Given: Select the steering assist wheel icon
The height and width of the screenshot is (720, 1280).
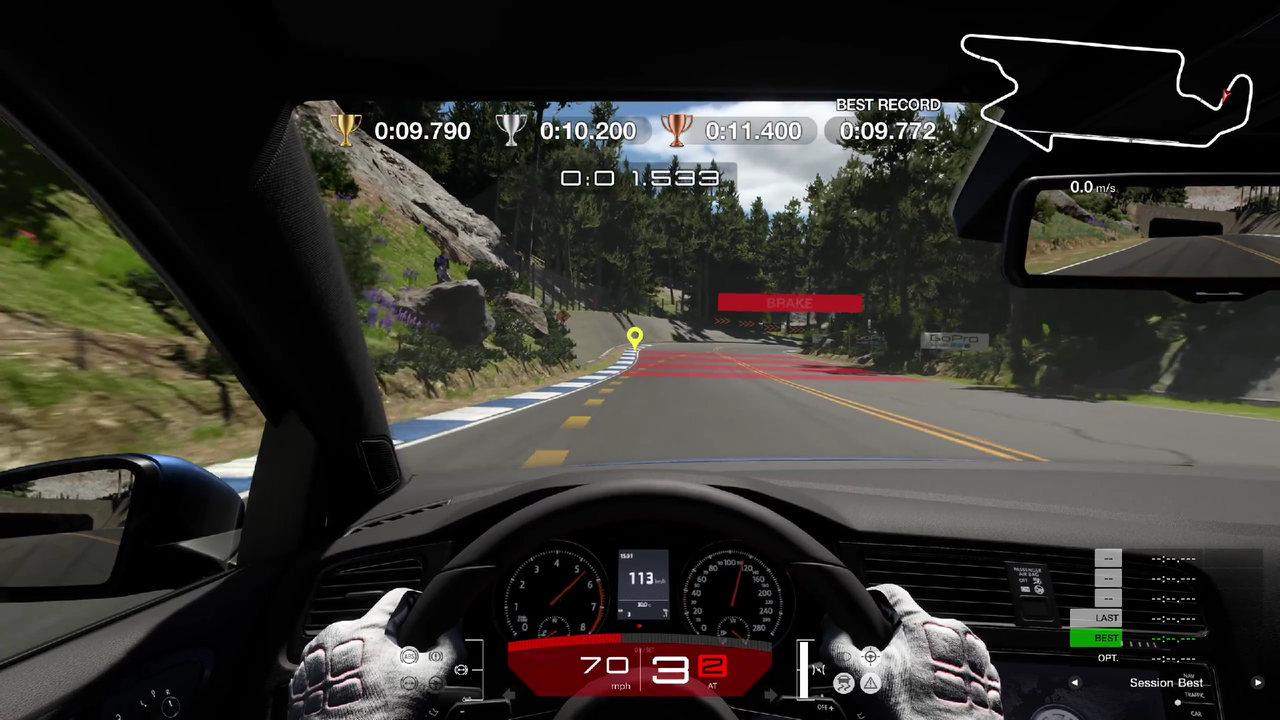Looking at the screenshot, I should pos(871,657).
